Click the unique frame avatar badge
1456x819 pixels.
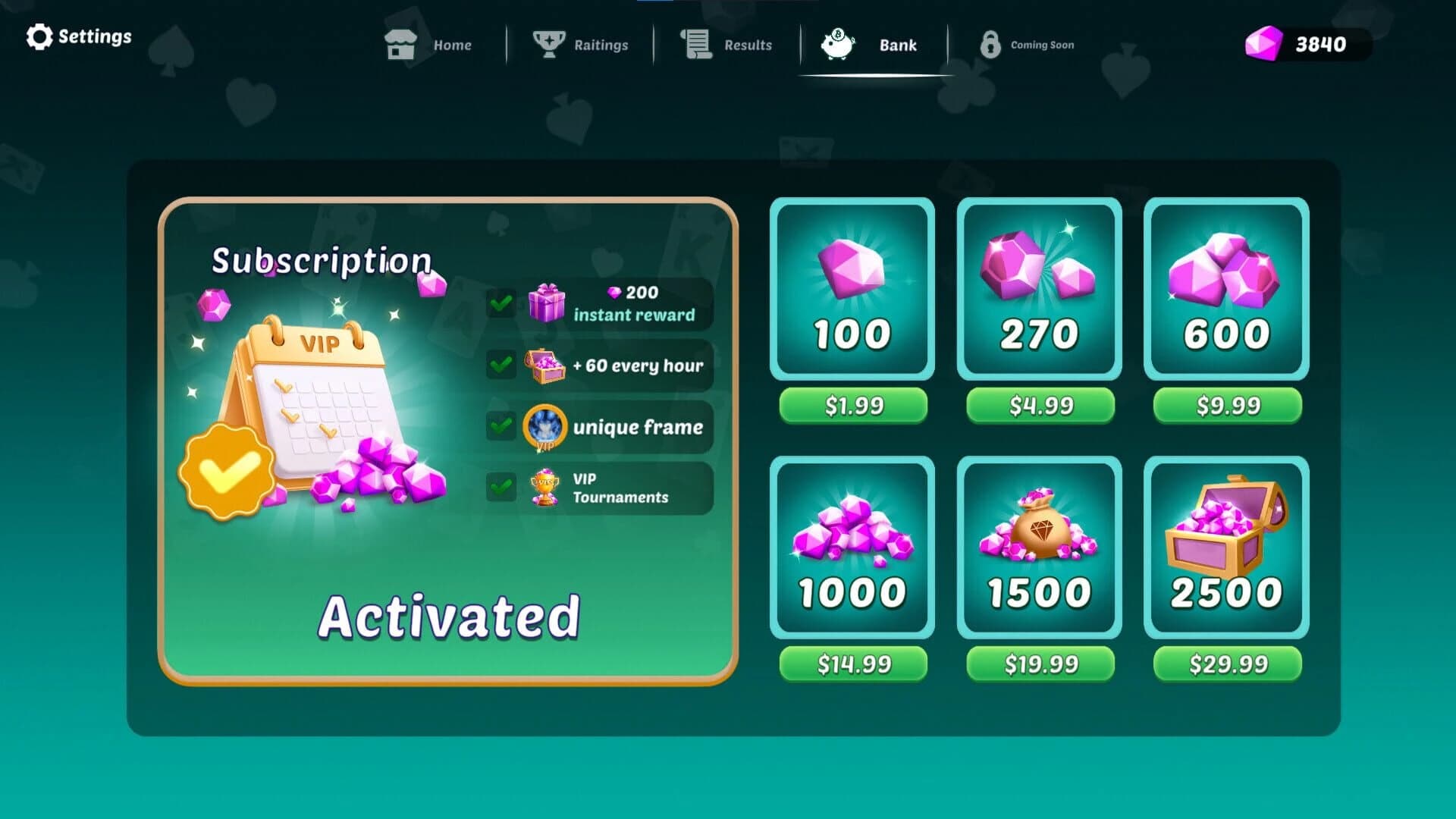(544, 427)
